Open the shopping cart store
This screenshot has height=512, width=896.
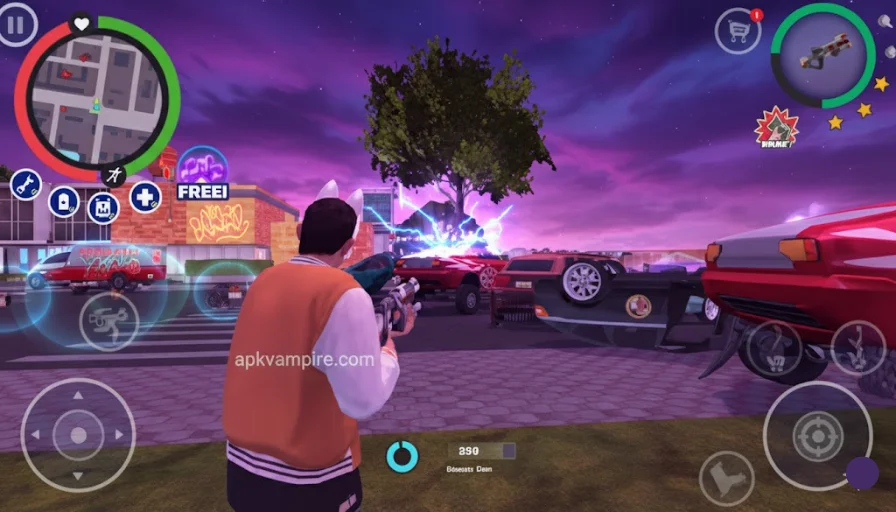(738, 31)
